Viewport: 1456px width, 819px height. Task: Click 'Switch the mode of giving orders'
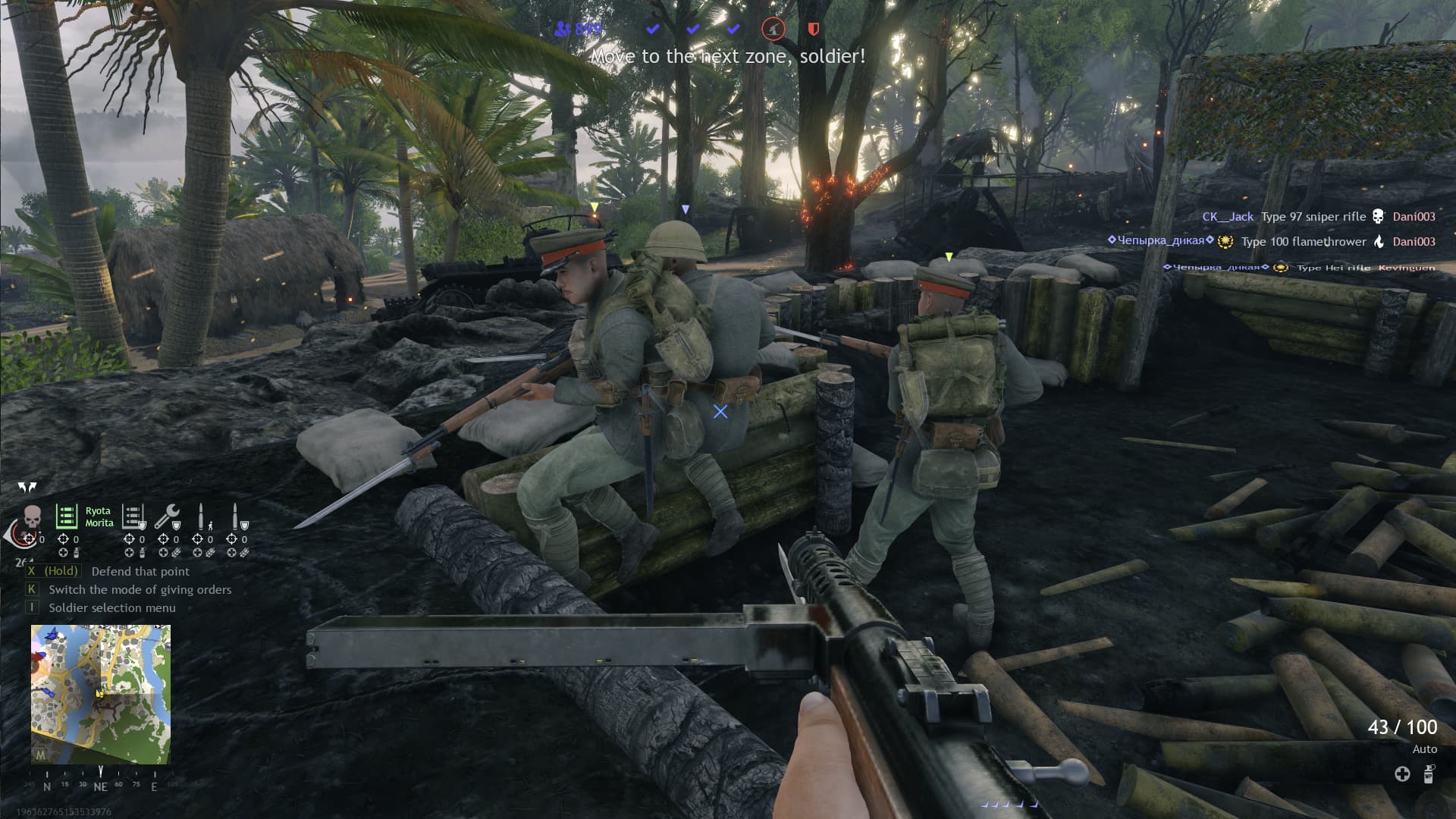(139, 589)
